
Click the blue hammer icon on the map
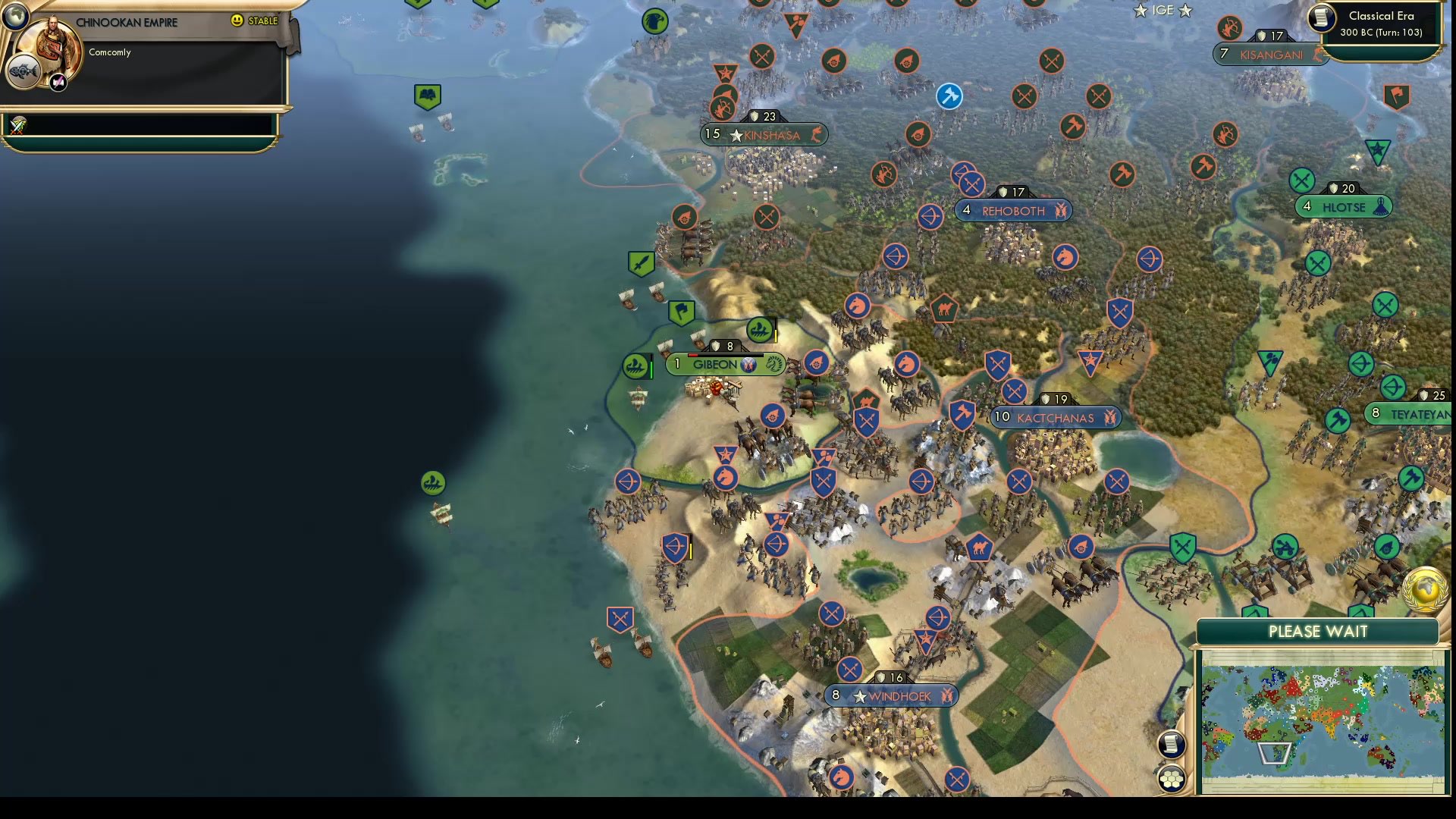point(949,97)
